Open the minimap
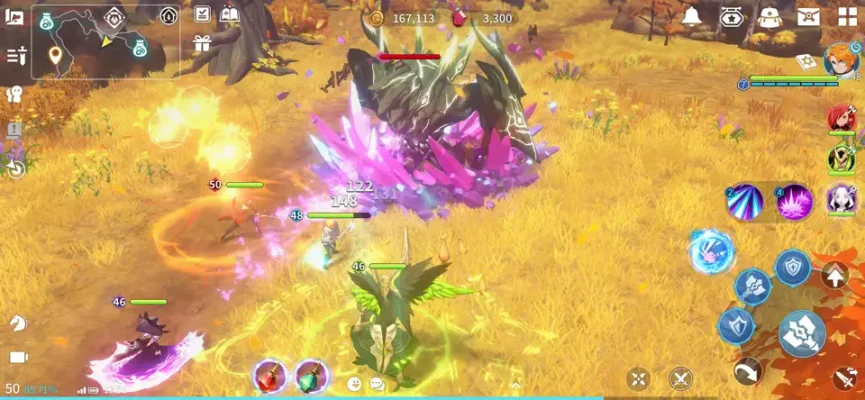The image size is (865, 400). [x=105, y=42]
